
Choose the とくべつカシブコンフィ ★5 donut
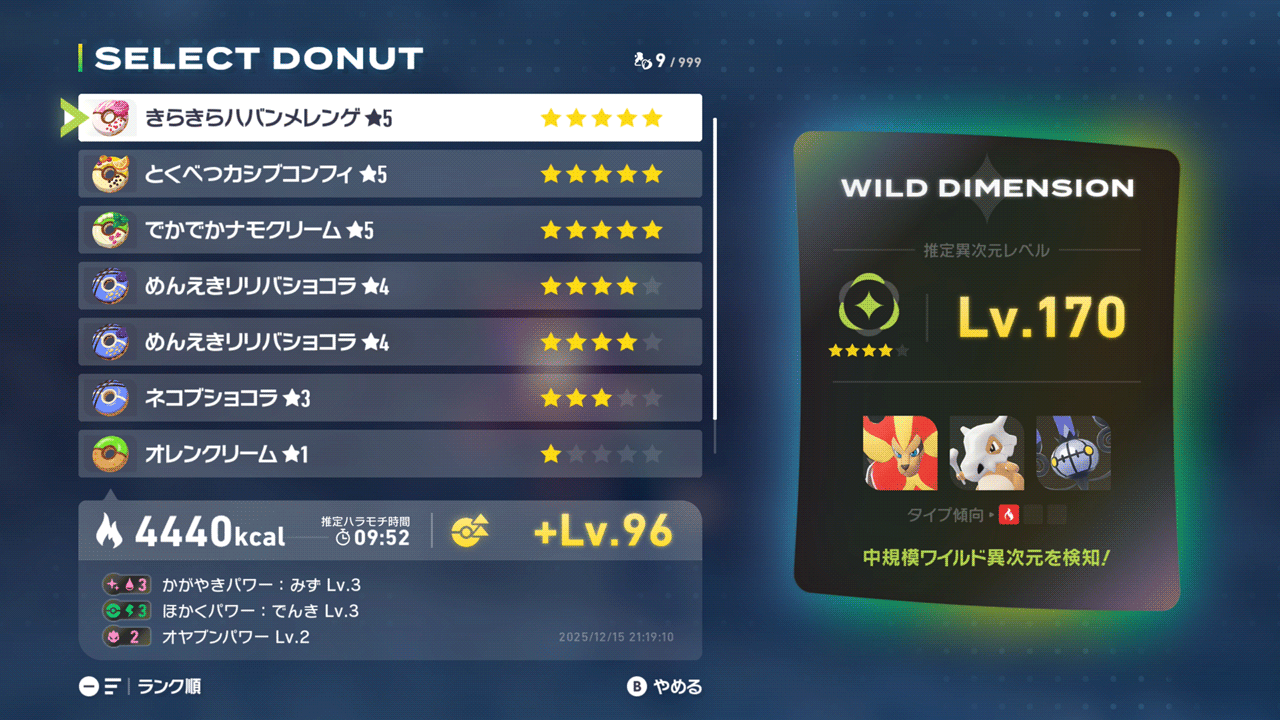pos(390,174)
